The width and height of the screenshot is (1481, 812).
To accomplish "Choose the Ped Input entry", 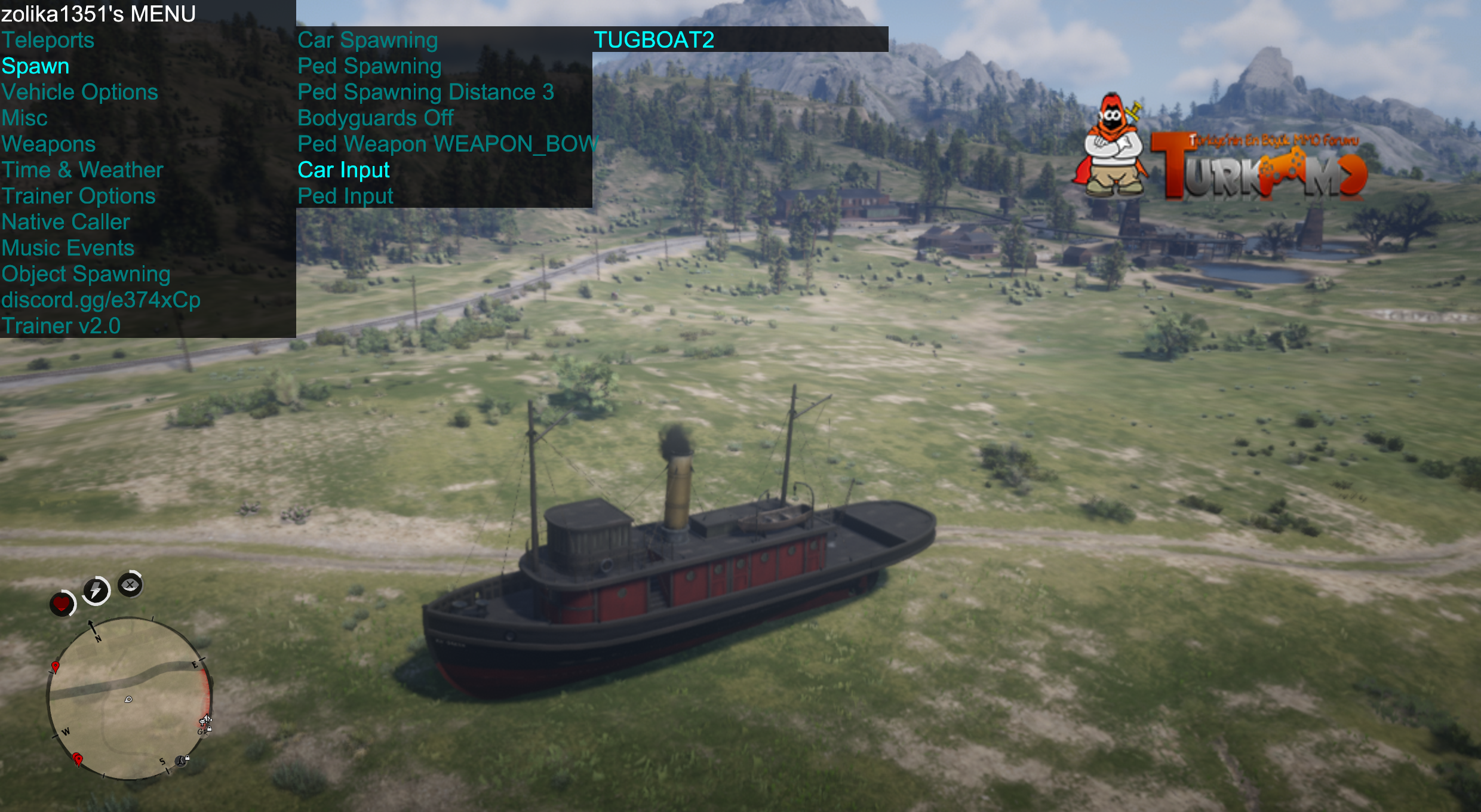I will tap(345, 196).
